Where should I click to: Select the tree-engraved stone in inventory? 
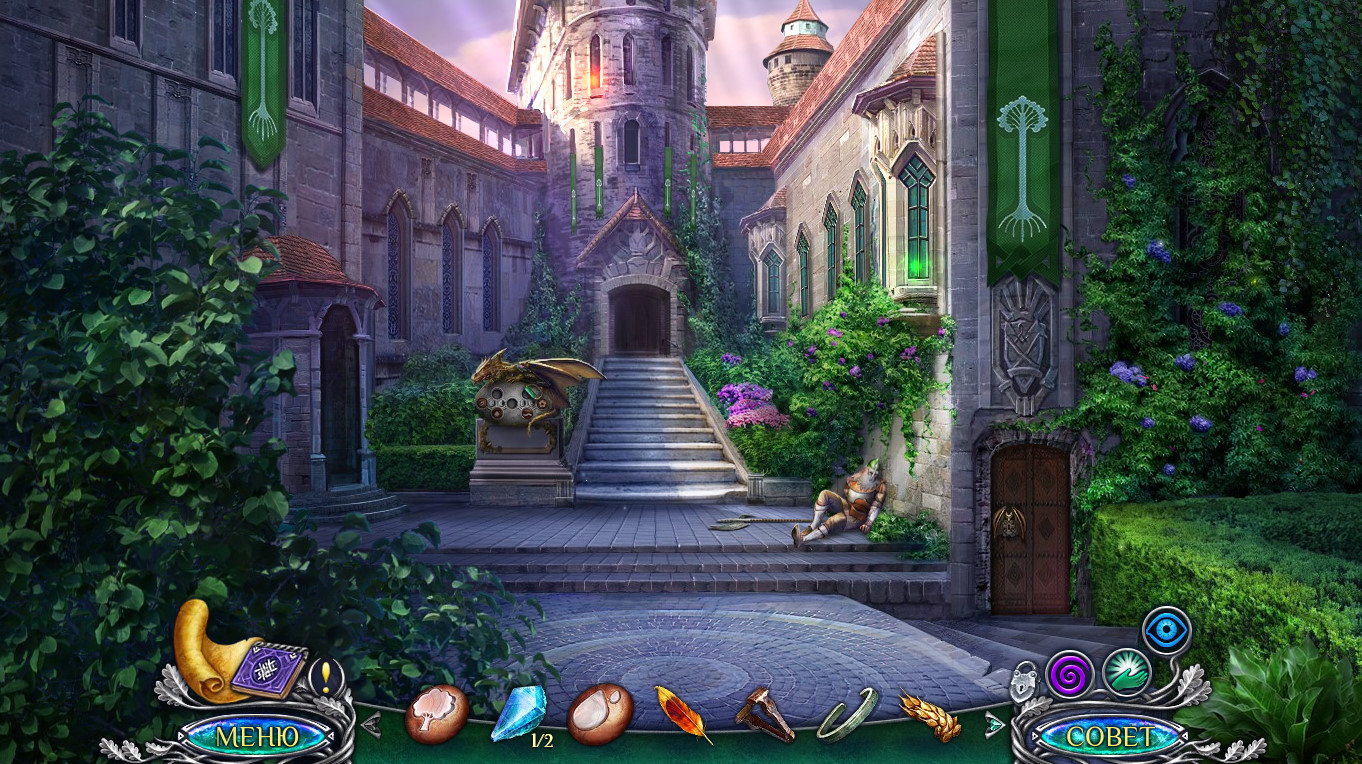(437, 714)
